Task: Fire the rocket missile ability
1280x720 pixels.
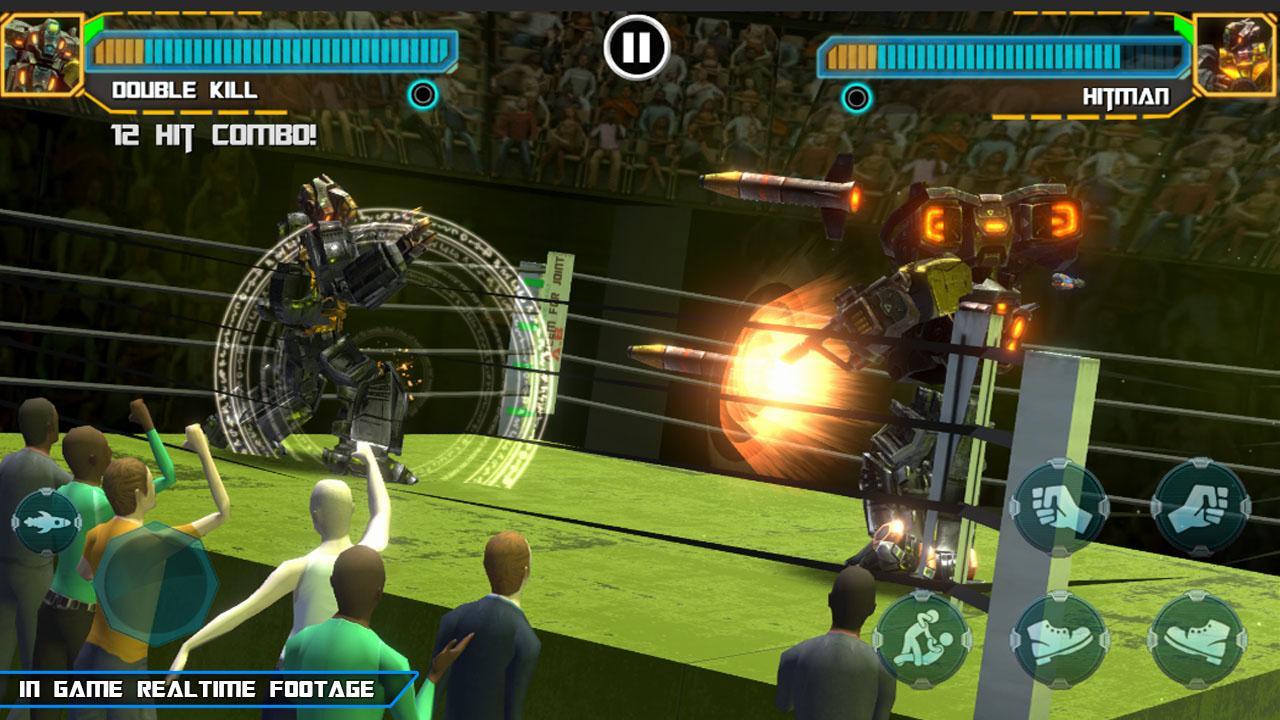Action: tap(46, 521)
